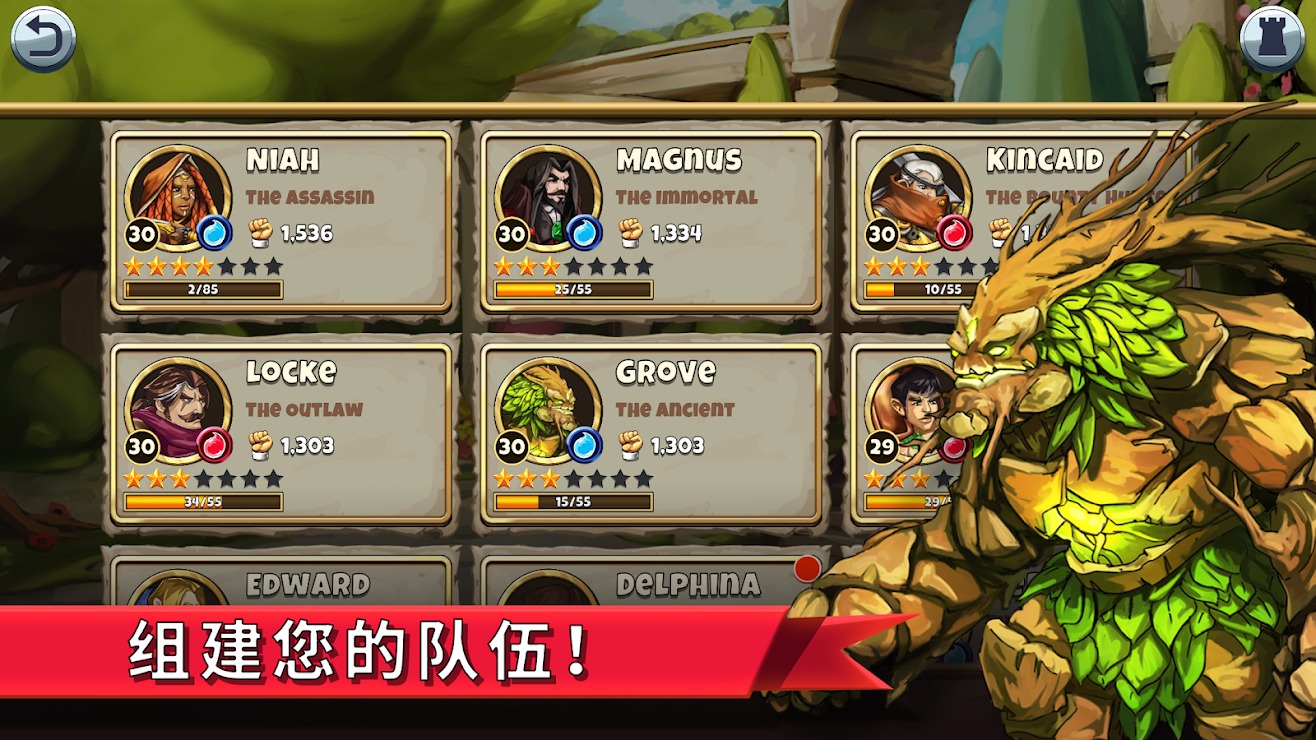This screenshot has height=740, width=1316.
Task: Click the blue water element icon on Magnus's card
Action: coord(584,231)
